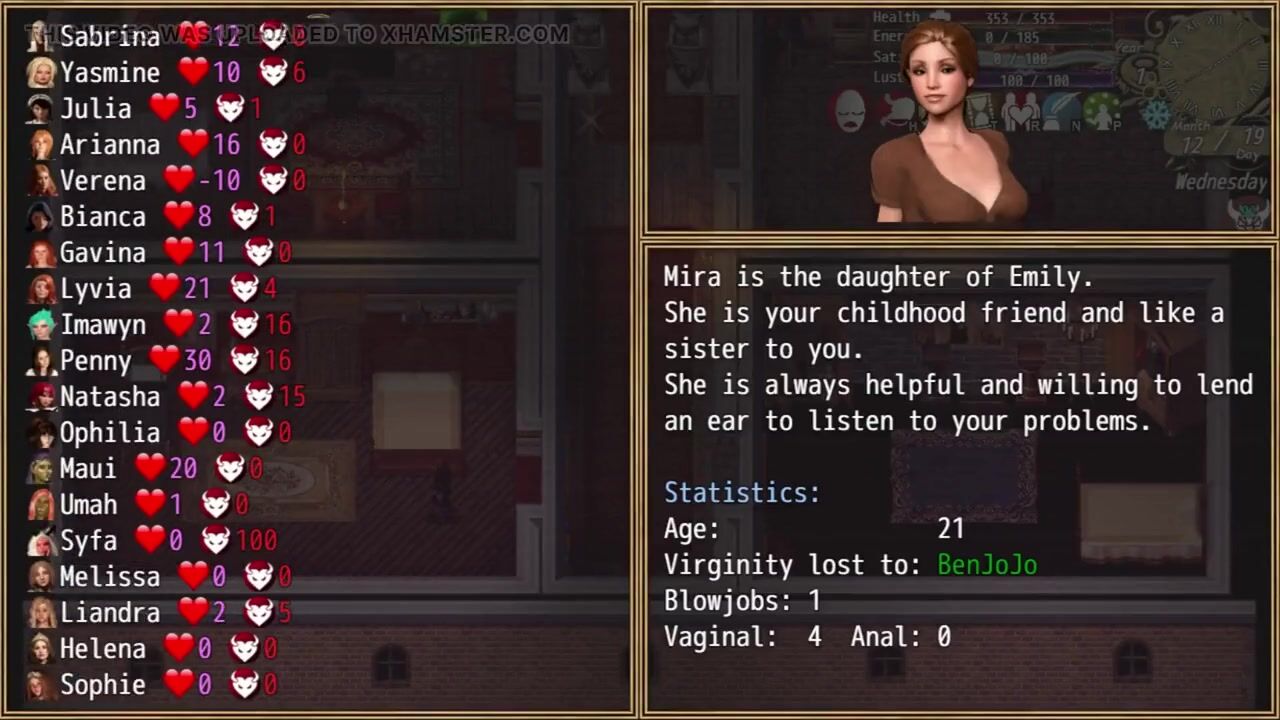
Task: Choose the Lyvia entry
Action: (95, 289)
